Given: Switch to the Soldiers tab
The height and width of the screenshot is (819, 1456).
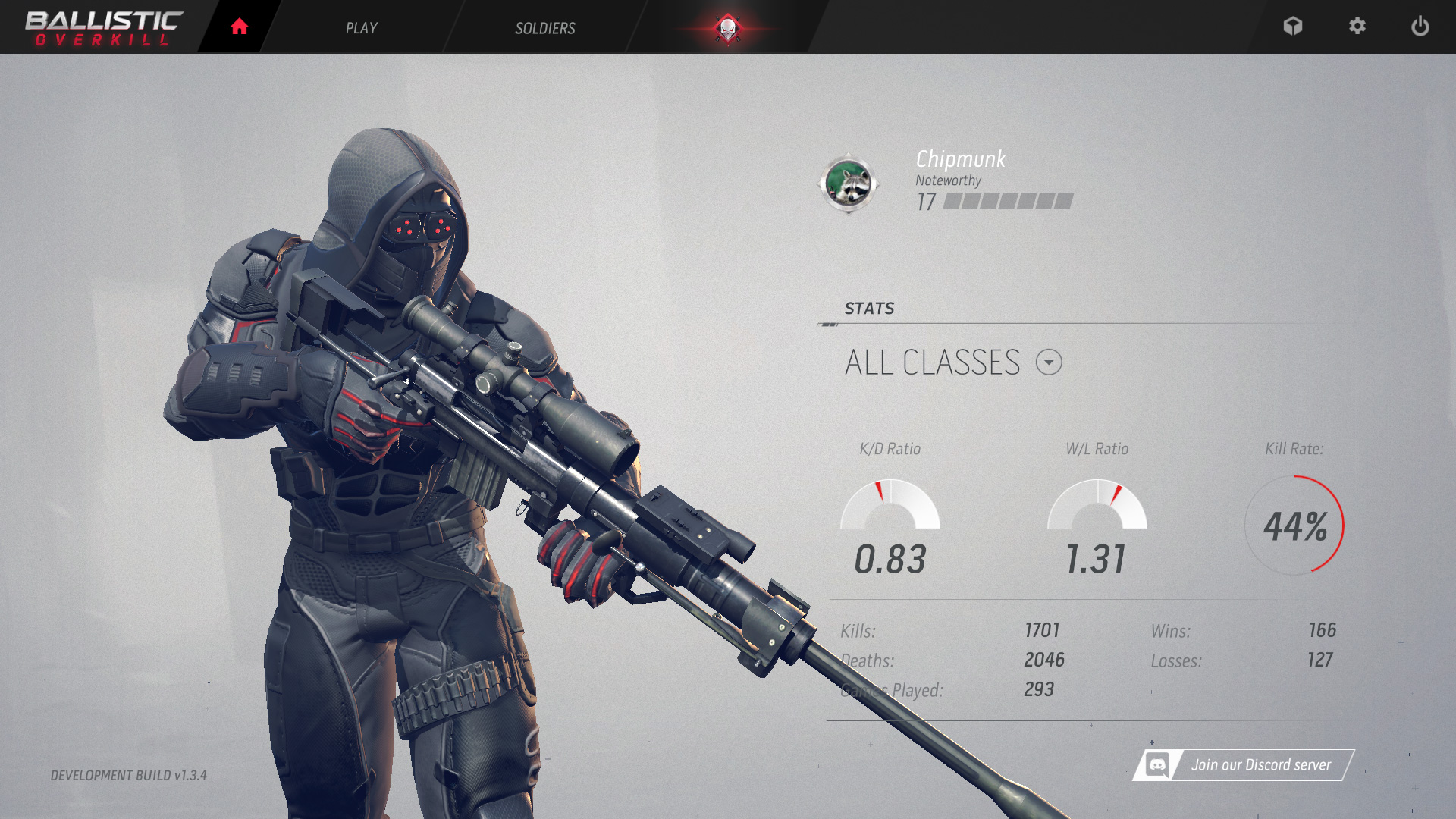Looking at the screenshot, I should click(544, 28).
